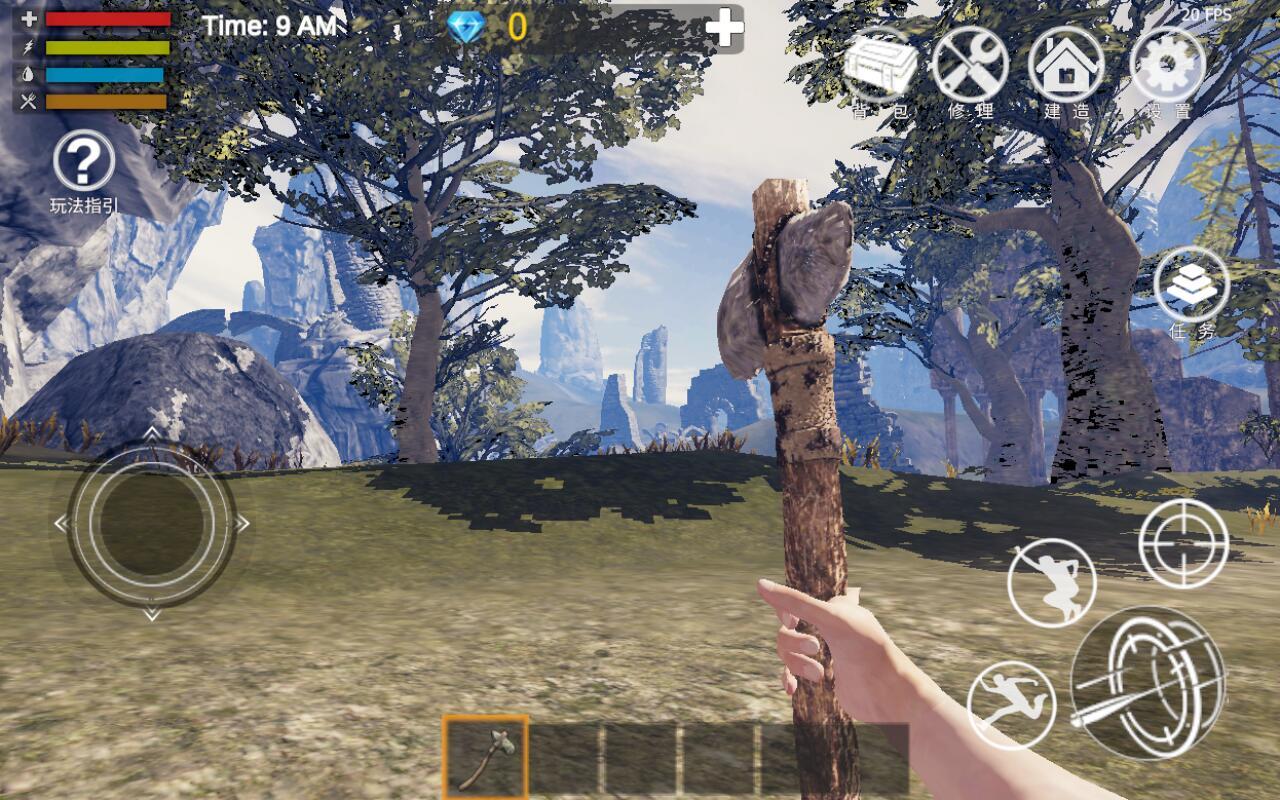Image resolution: width=1280 pixels, height=800 pixels.
Task: Open the repair tools menu (修理)
Action: 969,66
